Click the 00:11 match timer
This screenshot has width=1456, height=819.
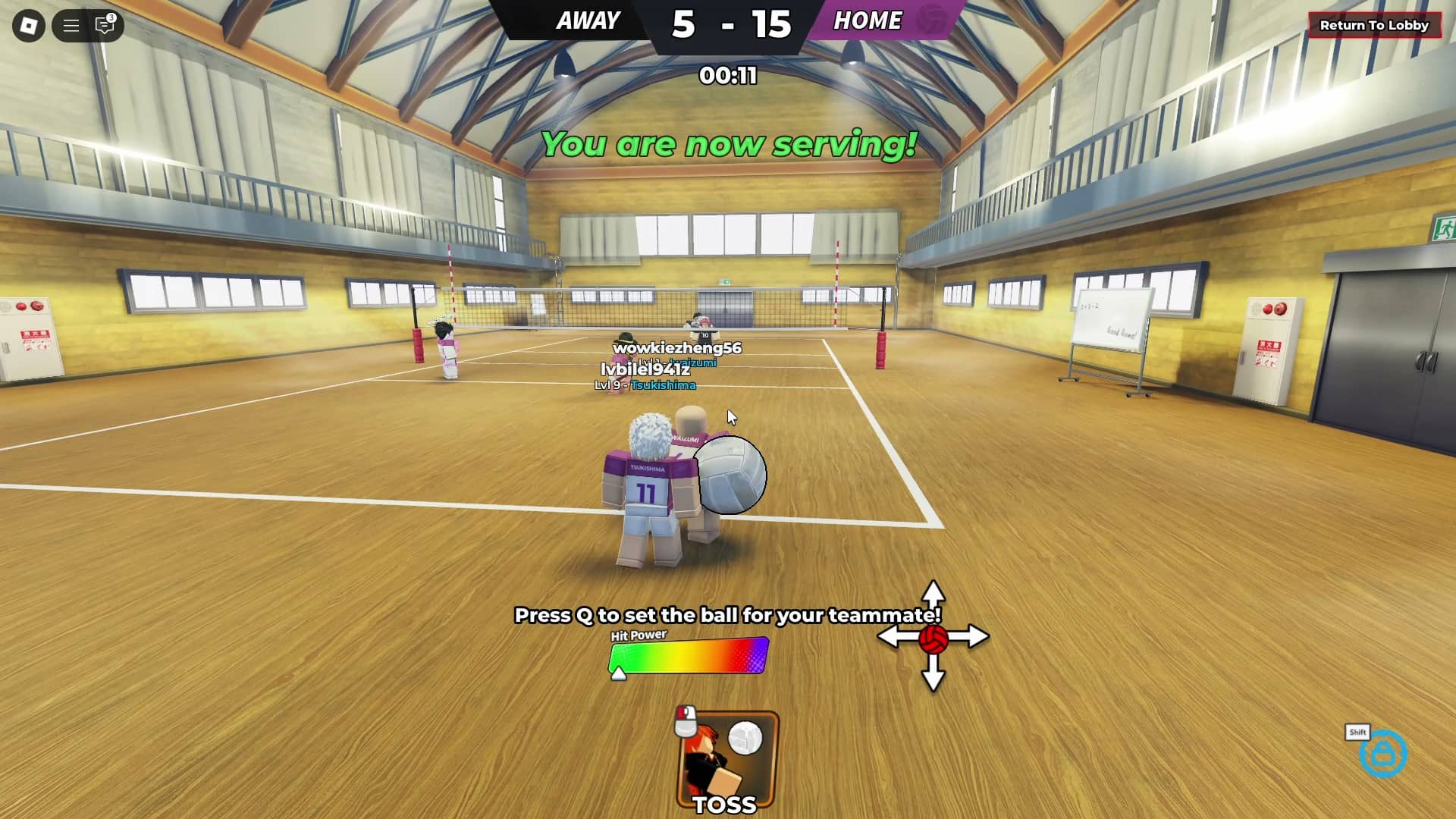pyautogui.click(x=727, y=76)
